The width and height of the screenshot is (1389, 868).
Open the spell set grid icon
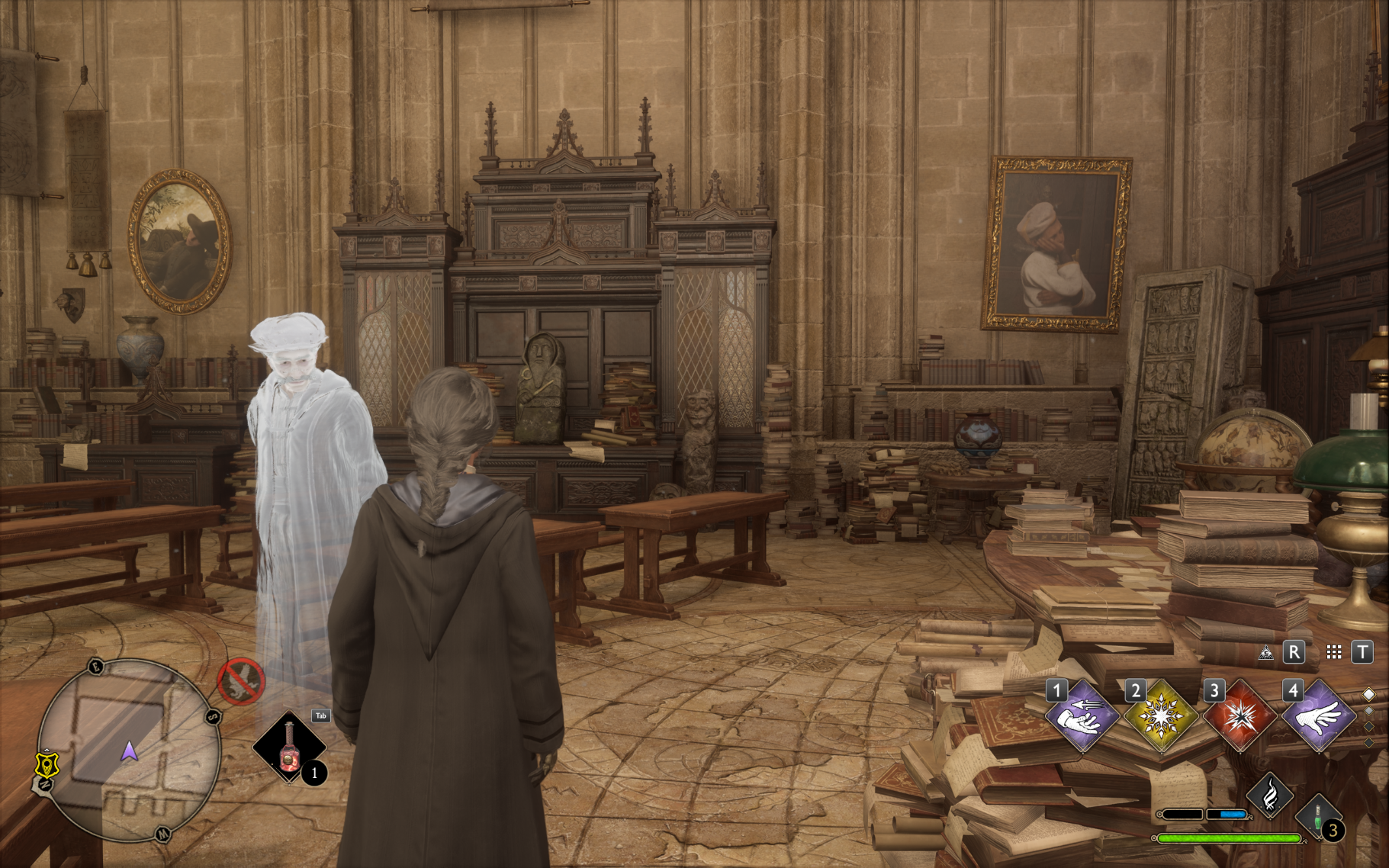pos(1334,652)
